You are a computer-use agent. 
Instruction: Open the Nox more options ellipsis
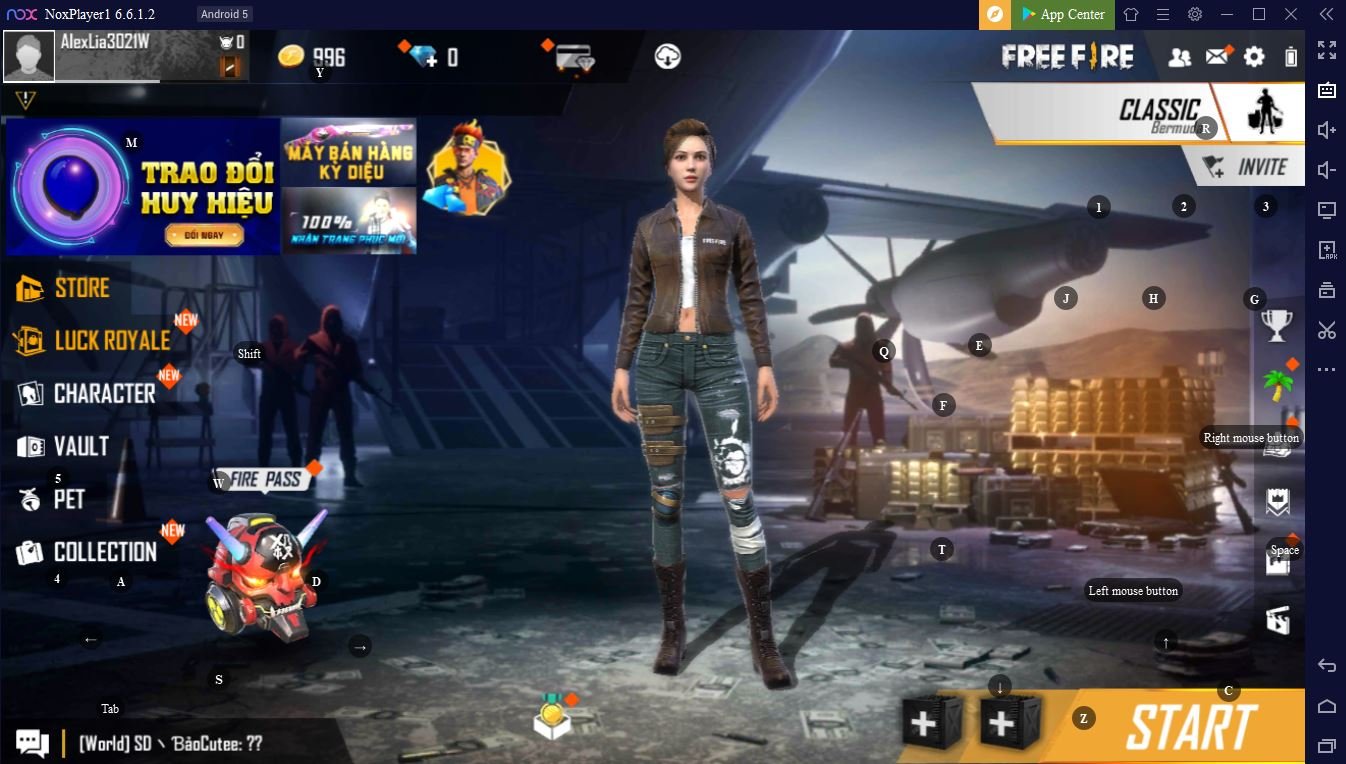1327,369
